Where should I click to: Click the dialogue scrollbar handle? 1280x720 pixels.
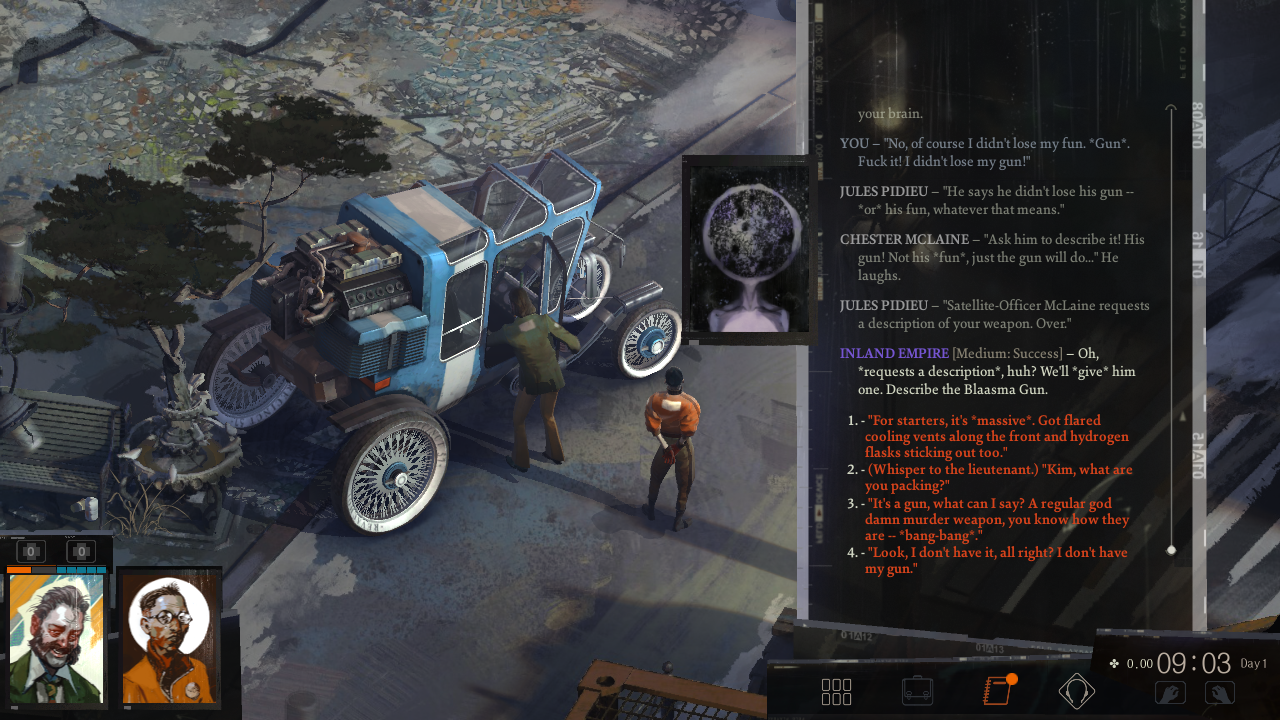[1171, 550]
